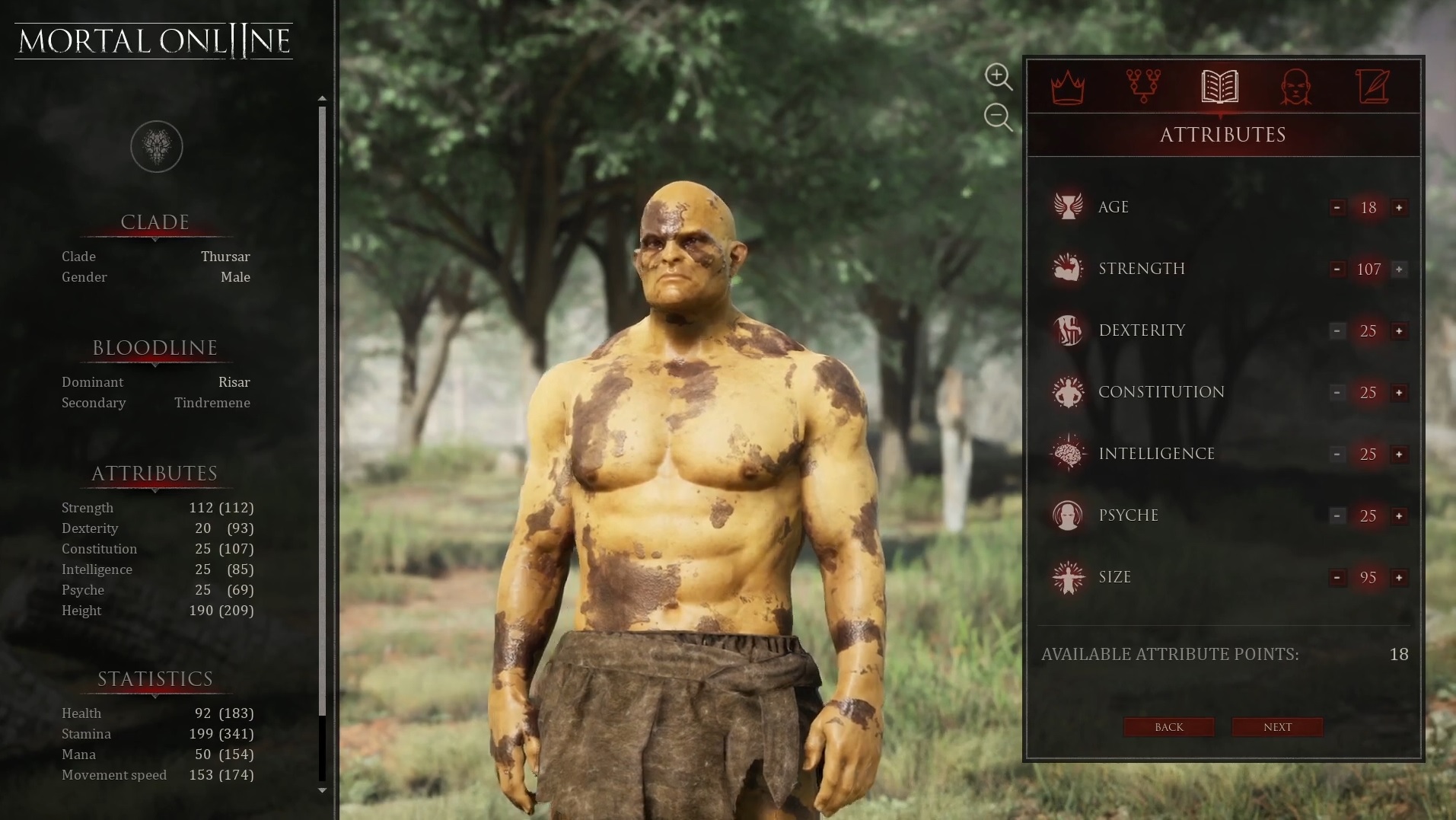1456x820 pixels.
Task: Switch to the bloodline tree tab
Action: (x=1143, y=87)
